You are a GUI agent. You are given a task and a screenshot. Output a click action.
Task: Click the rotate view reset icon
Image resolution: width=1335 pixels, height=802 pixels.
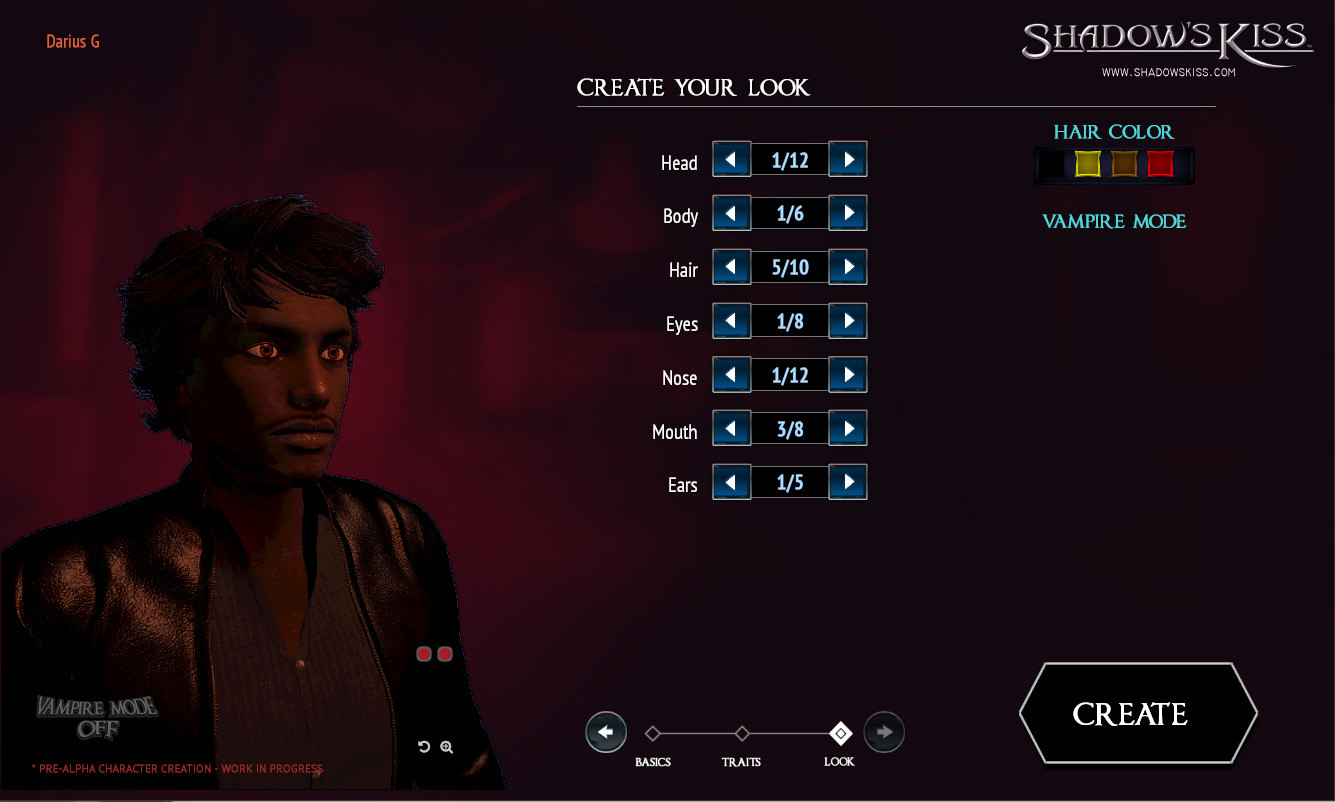pos(424,747)
